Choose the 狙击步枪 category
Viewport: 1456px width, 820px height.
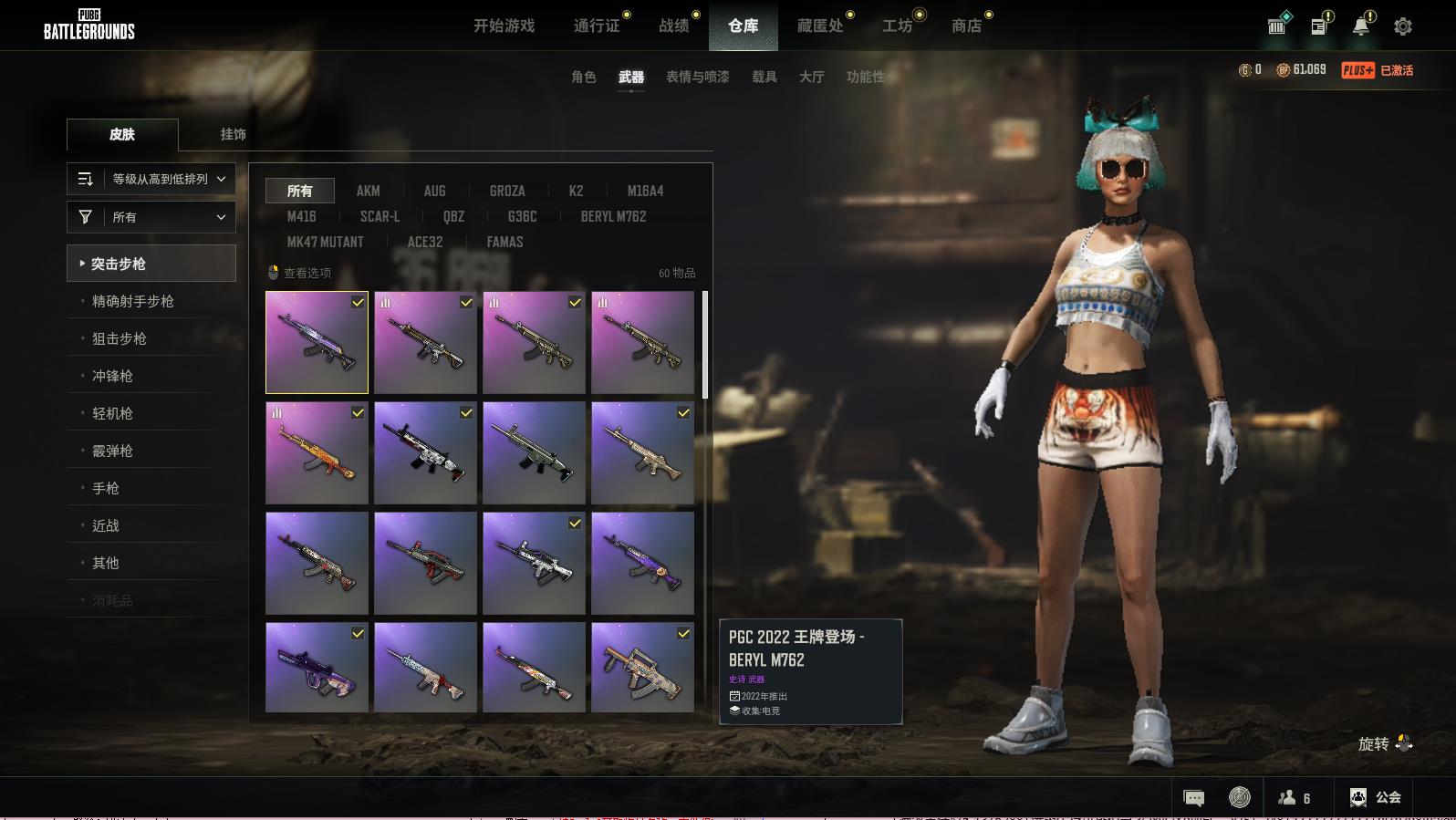120,338
